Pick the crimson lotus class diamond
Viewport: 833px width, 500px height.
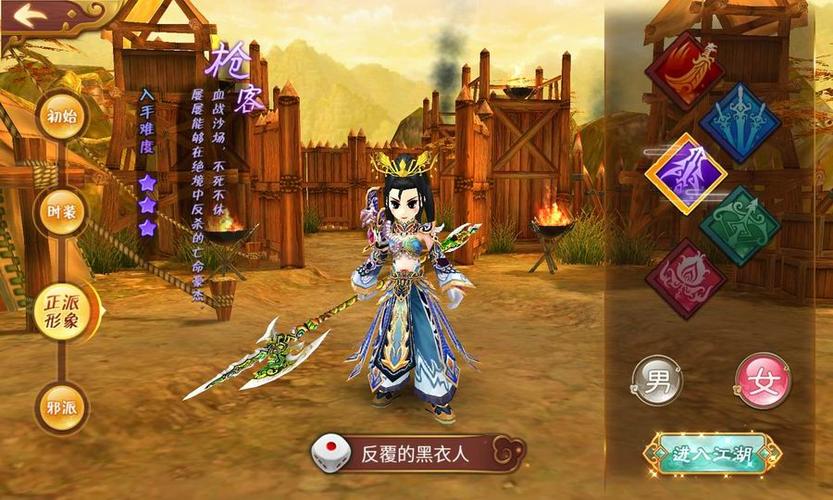tap(685, 279)
